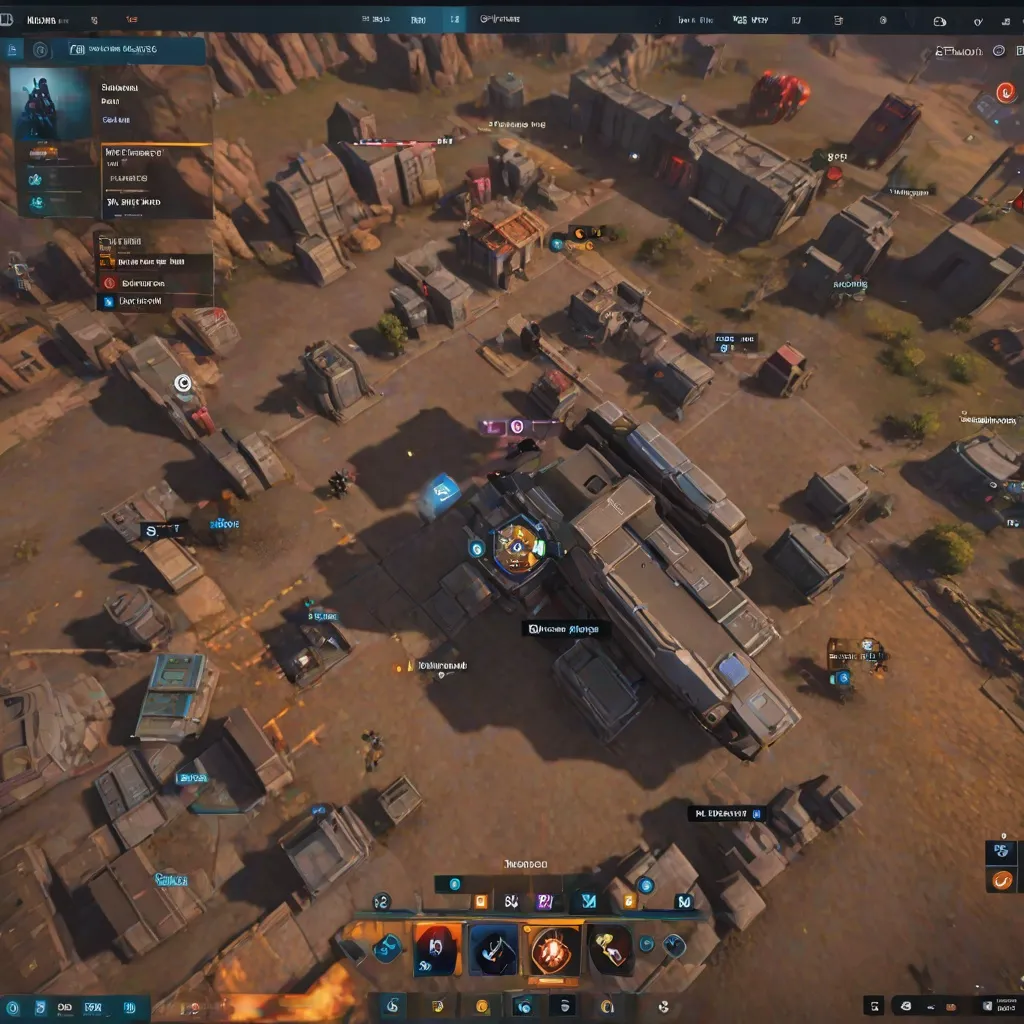The width and height of the screenshot is (1024, 1024).
Task: Click the blue swirl icon left of the ability bar
Action: (386, 946)
